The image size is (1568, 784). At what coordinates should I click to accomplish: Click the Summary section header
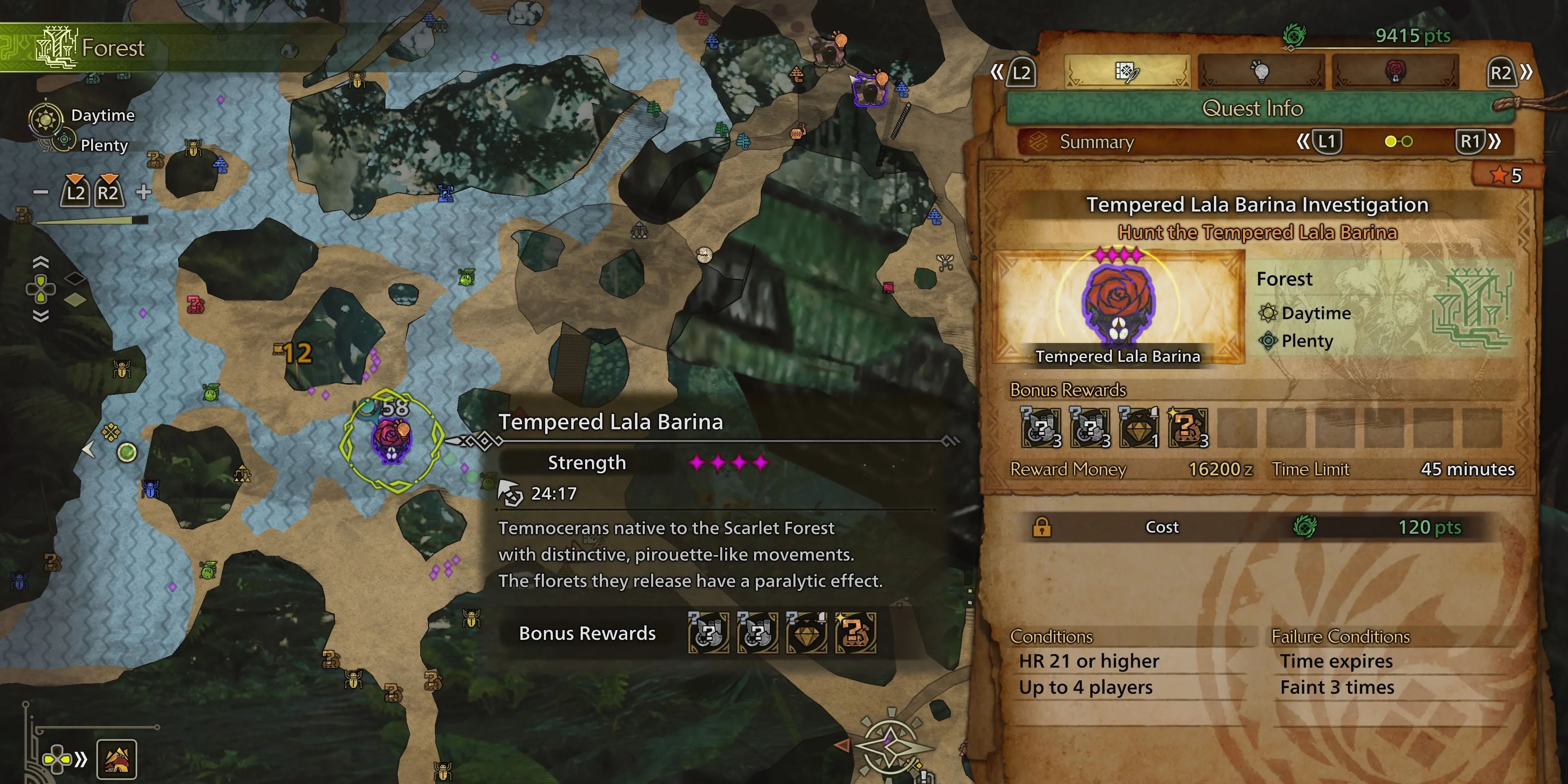(1097, 142)
